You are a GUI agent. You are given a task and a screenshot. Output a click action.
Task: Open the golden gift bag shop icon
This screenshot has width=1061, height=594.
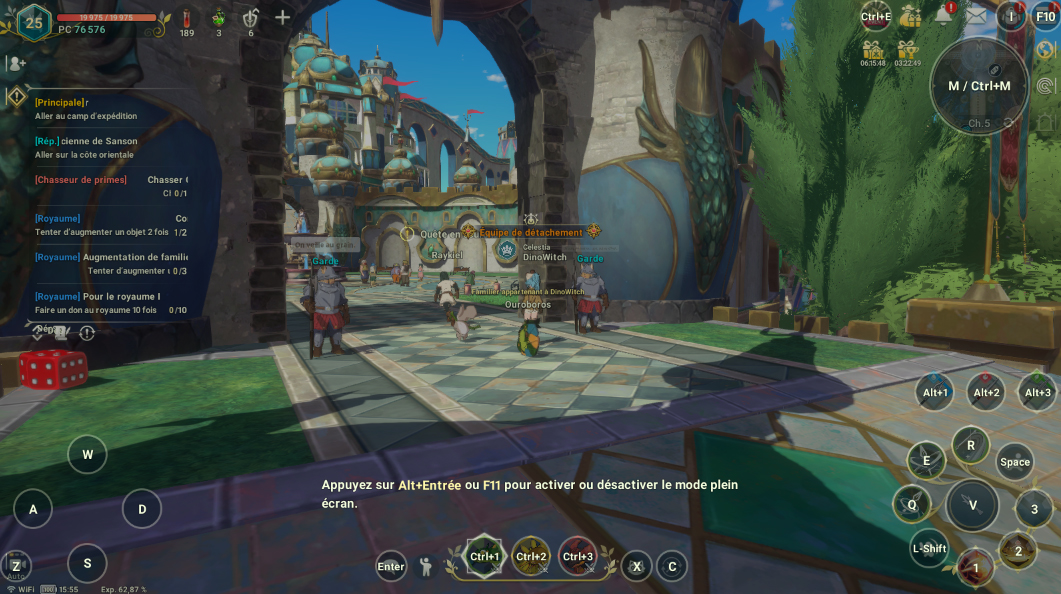910,16
